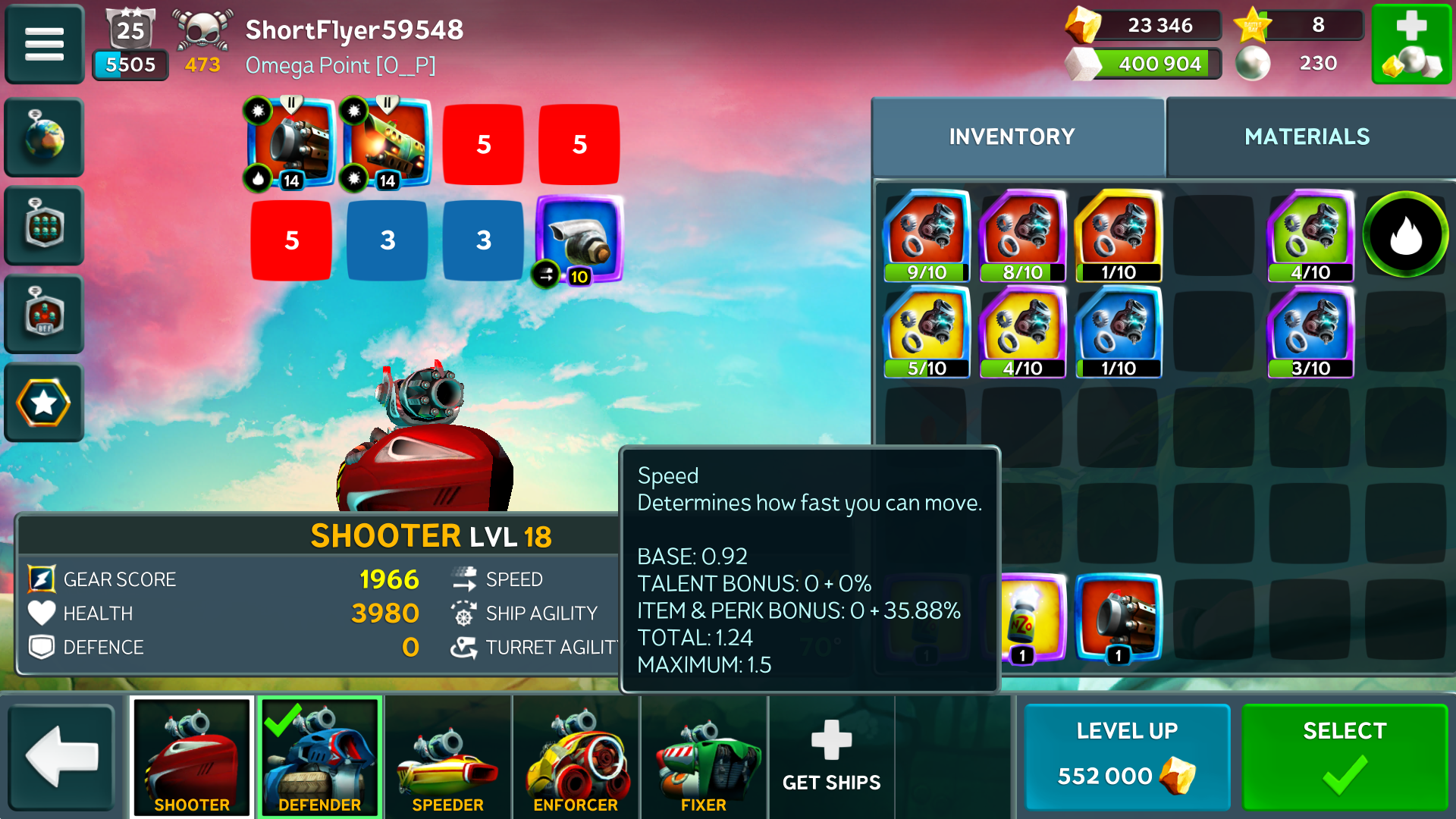Viewport: 1456px width, 819px height.
Task: Select the equipped level 10 purple item slot
Action: click(579, 240)
